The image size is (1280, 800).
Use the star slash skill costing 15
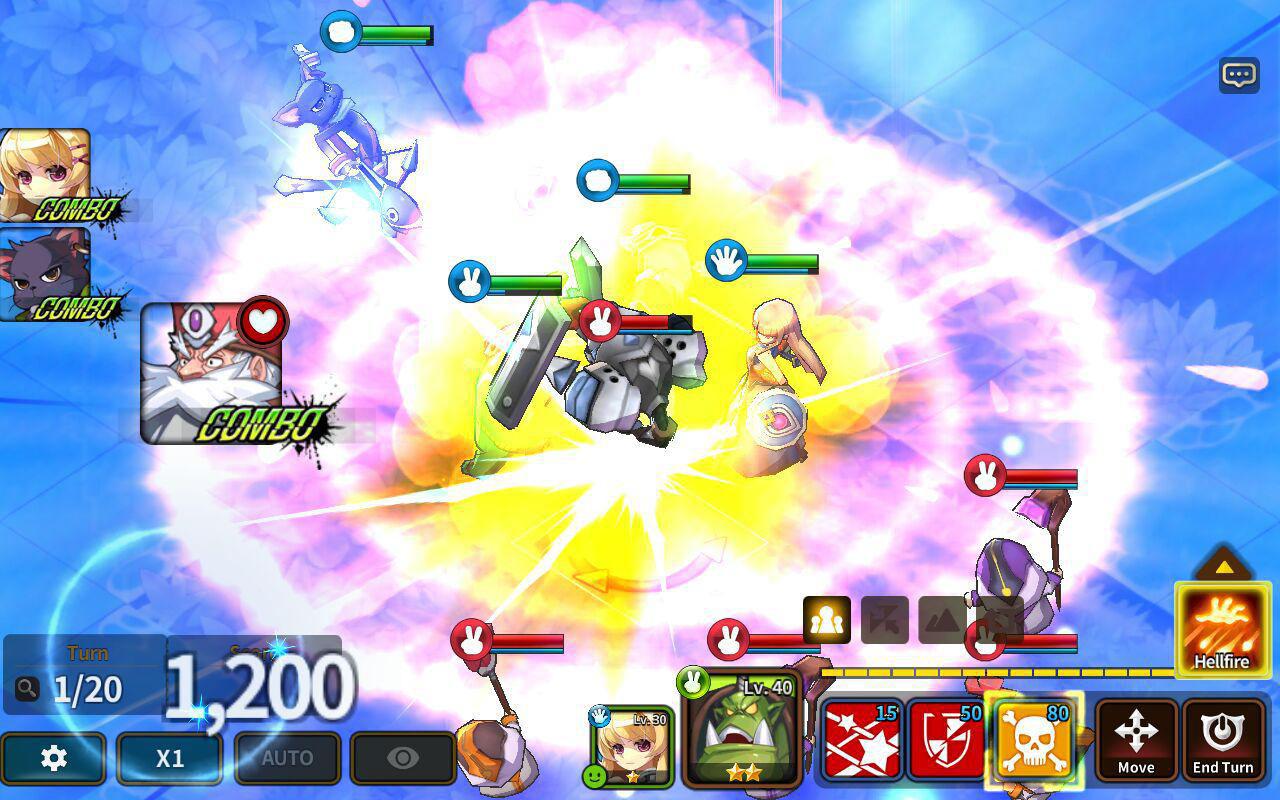861,741
